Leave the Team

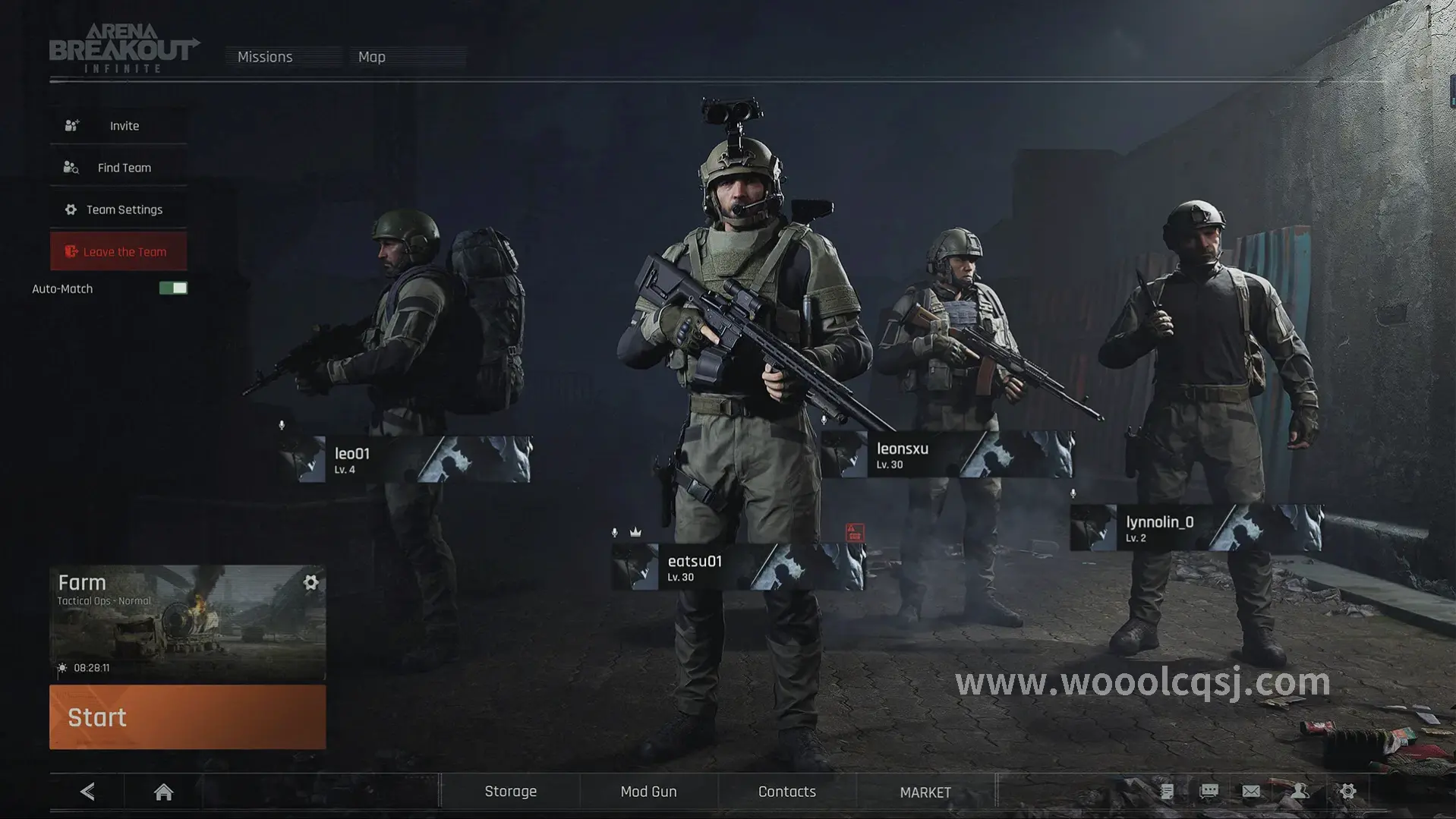coord(119,252)
